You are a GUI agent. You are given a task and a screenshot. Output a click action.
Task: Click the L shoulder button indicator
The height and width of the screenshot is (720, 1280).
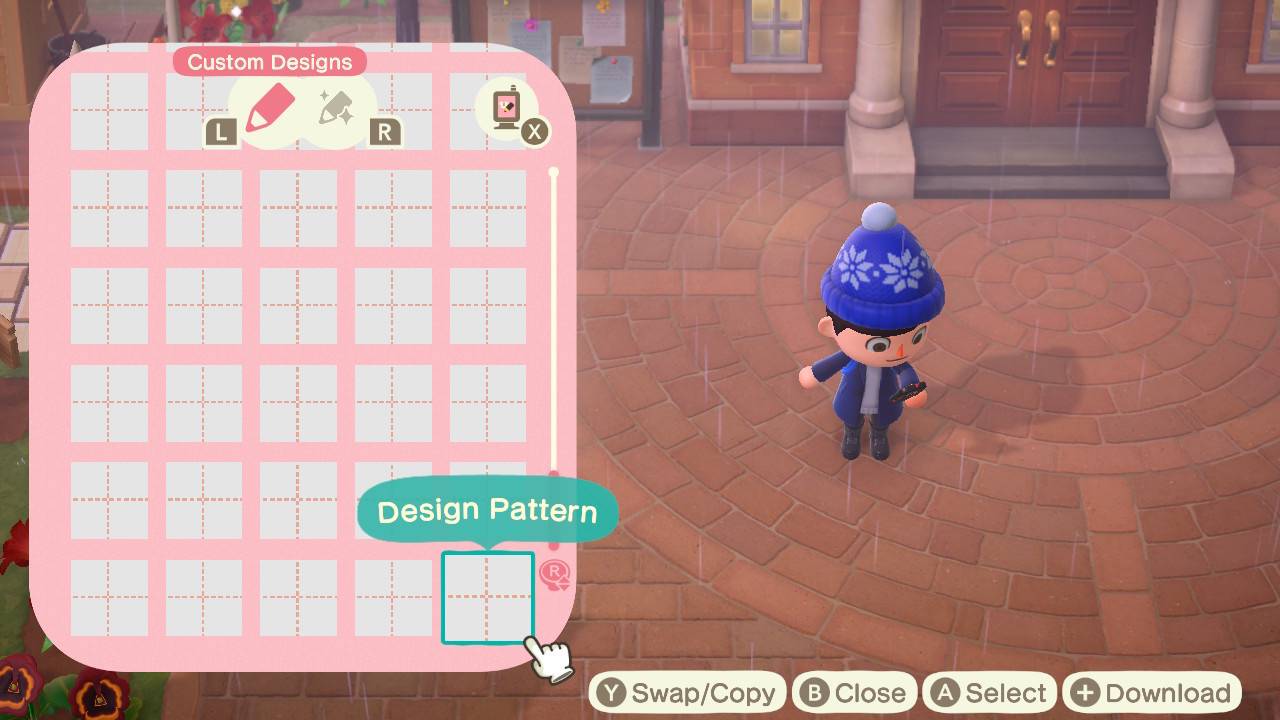219,130
